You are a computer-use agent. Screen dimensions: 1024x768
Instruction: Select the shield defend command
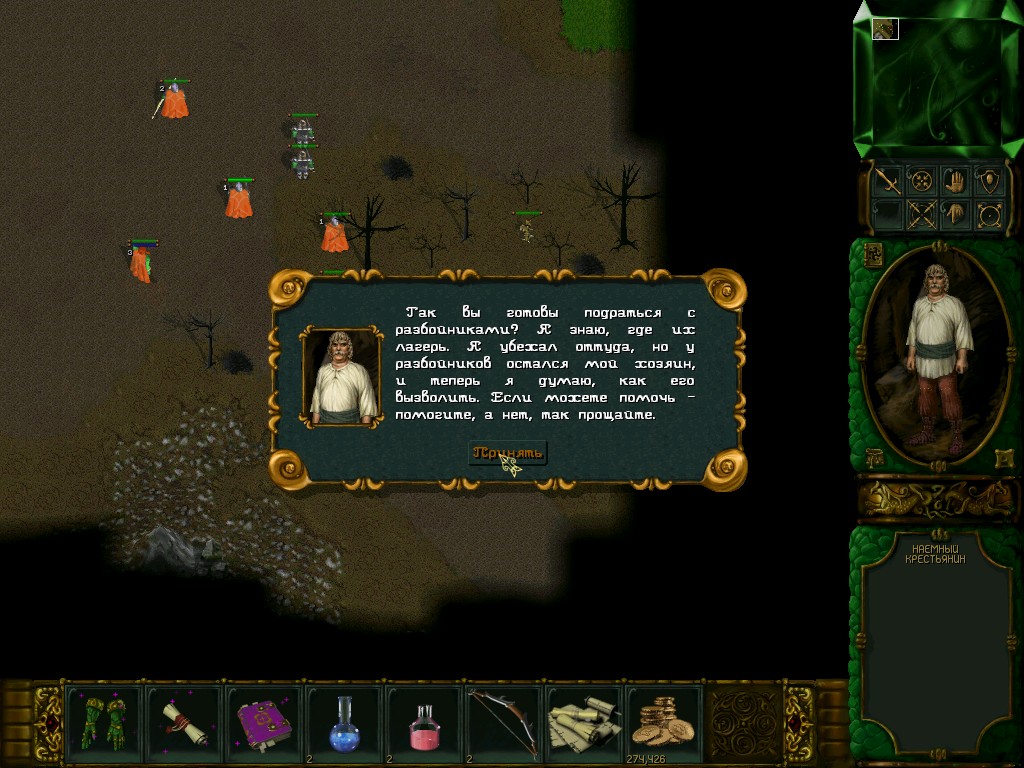click(989, 180)
